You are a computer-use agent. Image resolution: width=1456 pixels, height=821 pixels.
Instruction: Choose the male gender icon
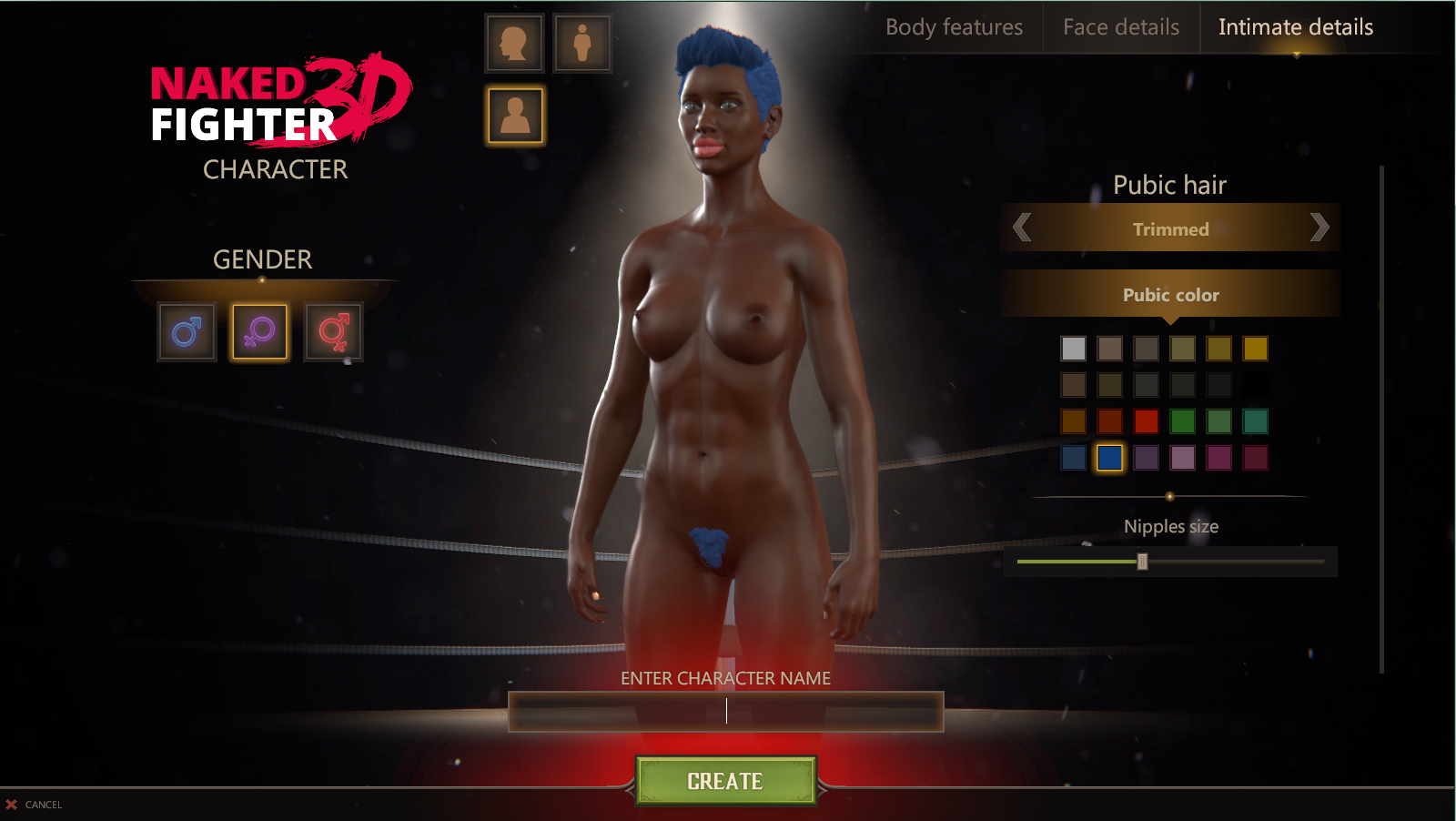(x=187, y=332)
